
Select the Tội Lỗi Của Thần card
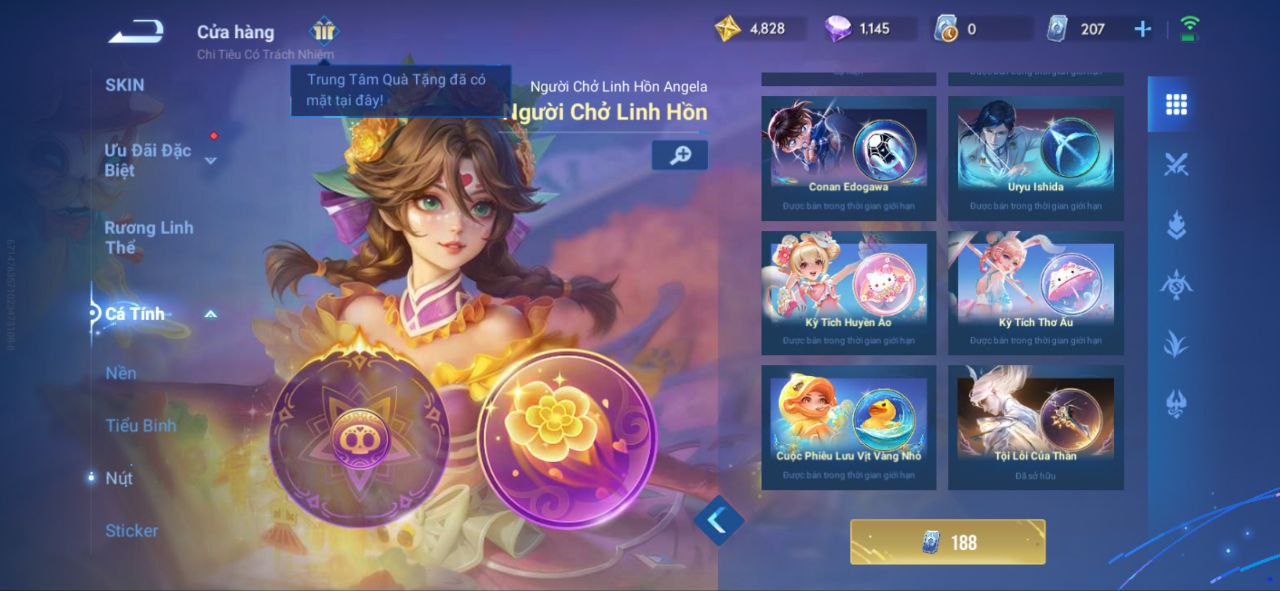coord(1036,426)
